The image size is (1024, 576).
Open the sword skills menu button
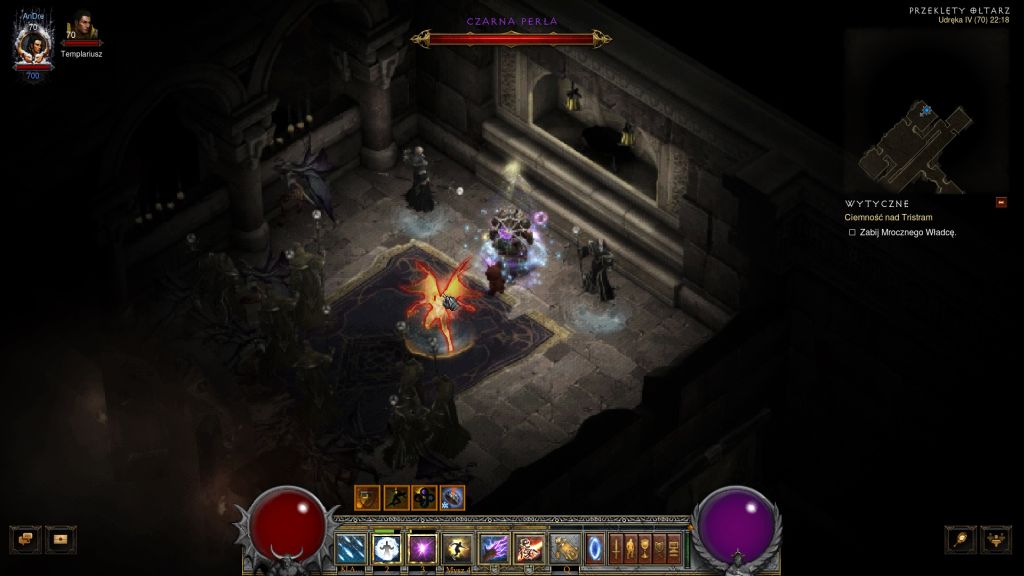[x=616, y=547]
